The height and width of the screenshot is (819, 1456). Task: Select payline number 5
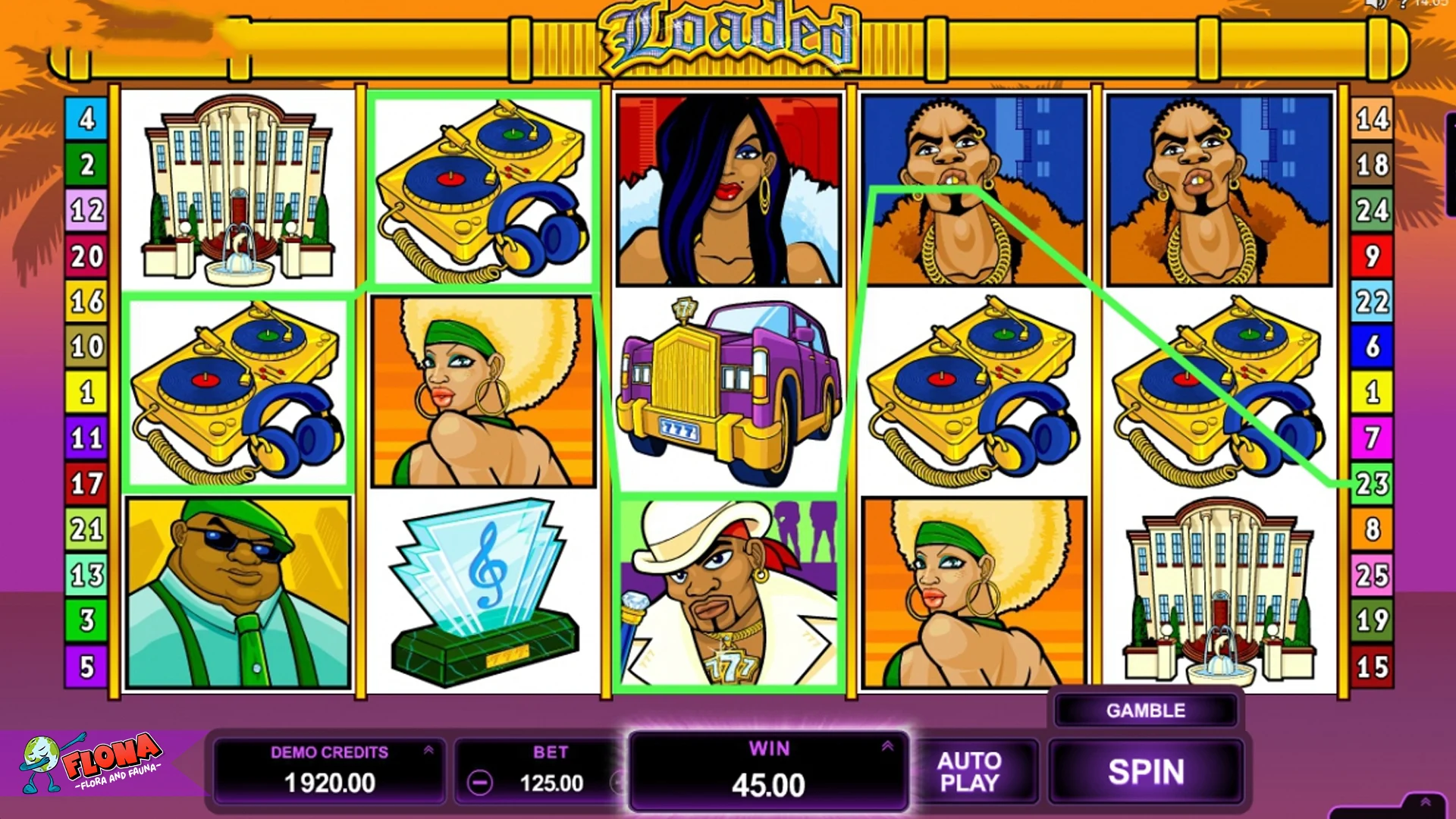pyautogui.click(x=86, y=667)
